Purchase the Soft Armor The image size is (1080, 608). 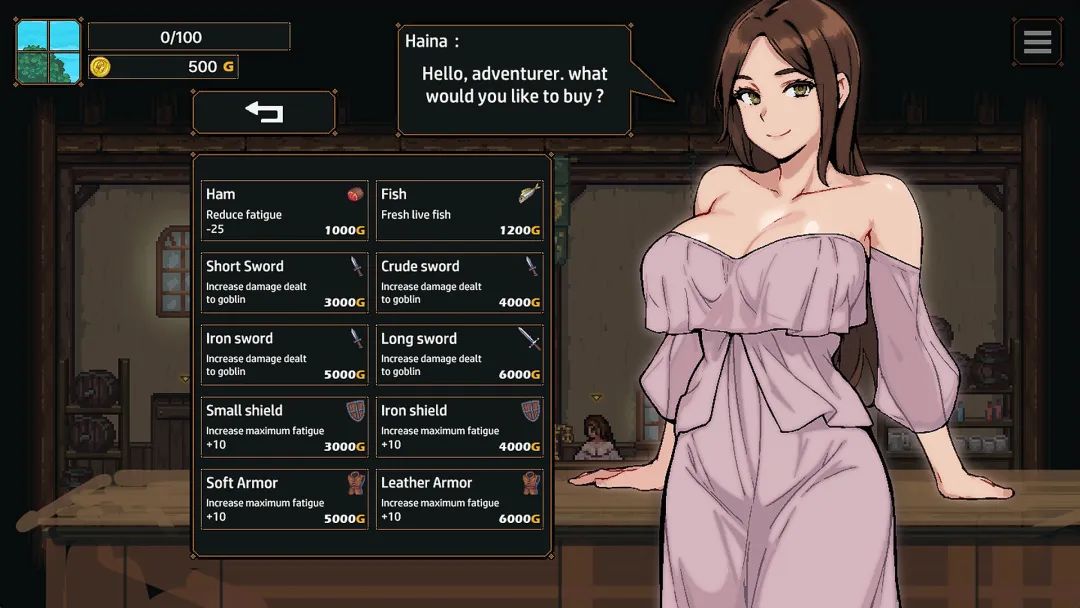pos(285,499)
